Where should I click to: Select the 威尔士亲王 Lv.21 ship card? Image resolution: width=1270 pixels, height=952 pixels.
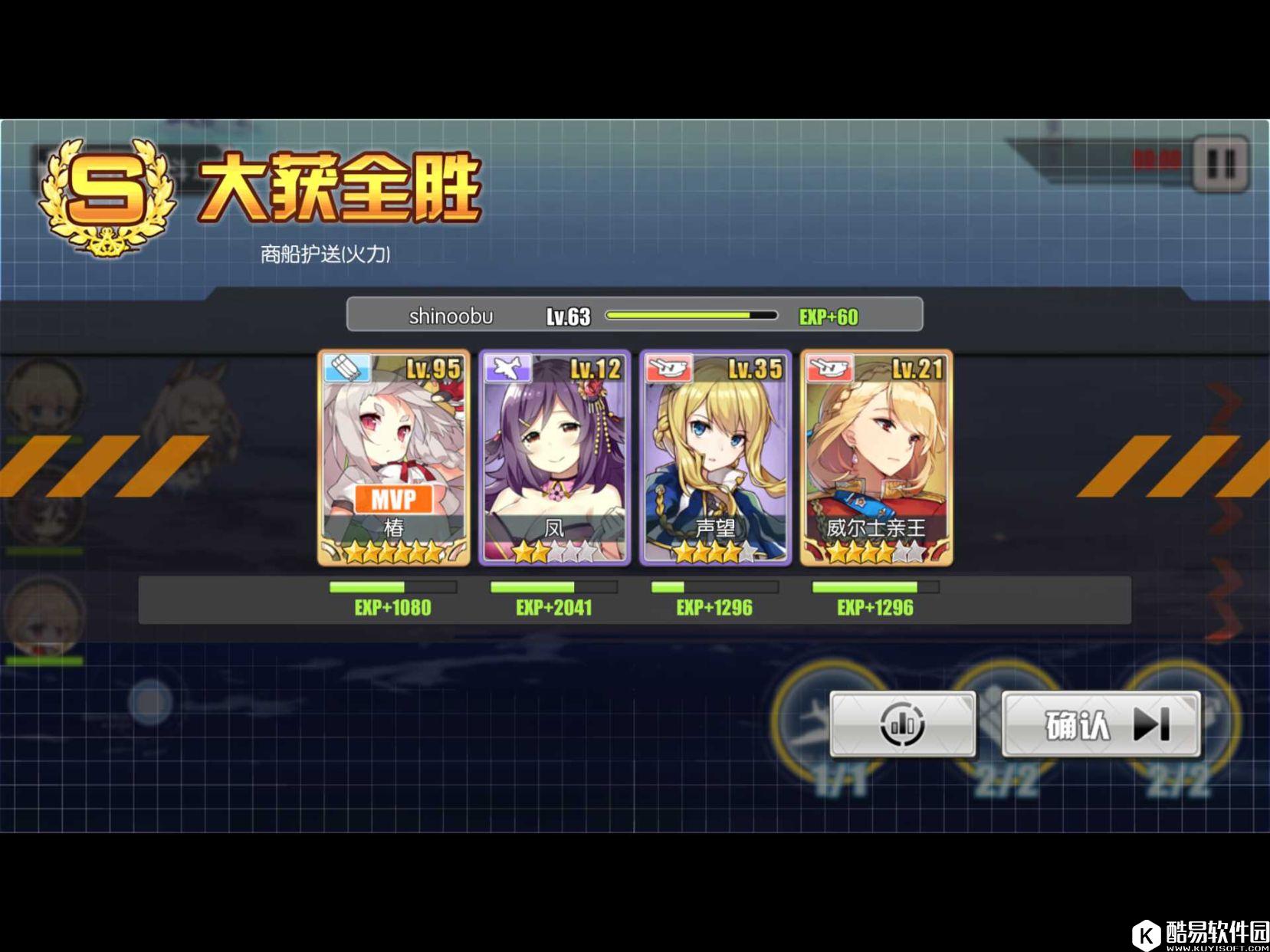876,458
